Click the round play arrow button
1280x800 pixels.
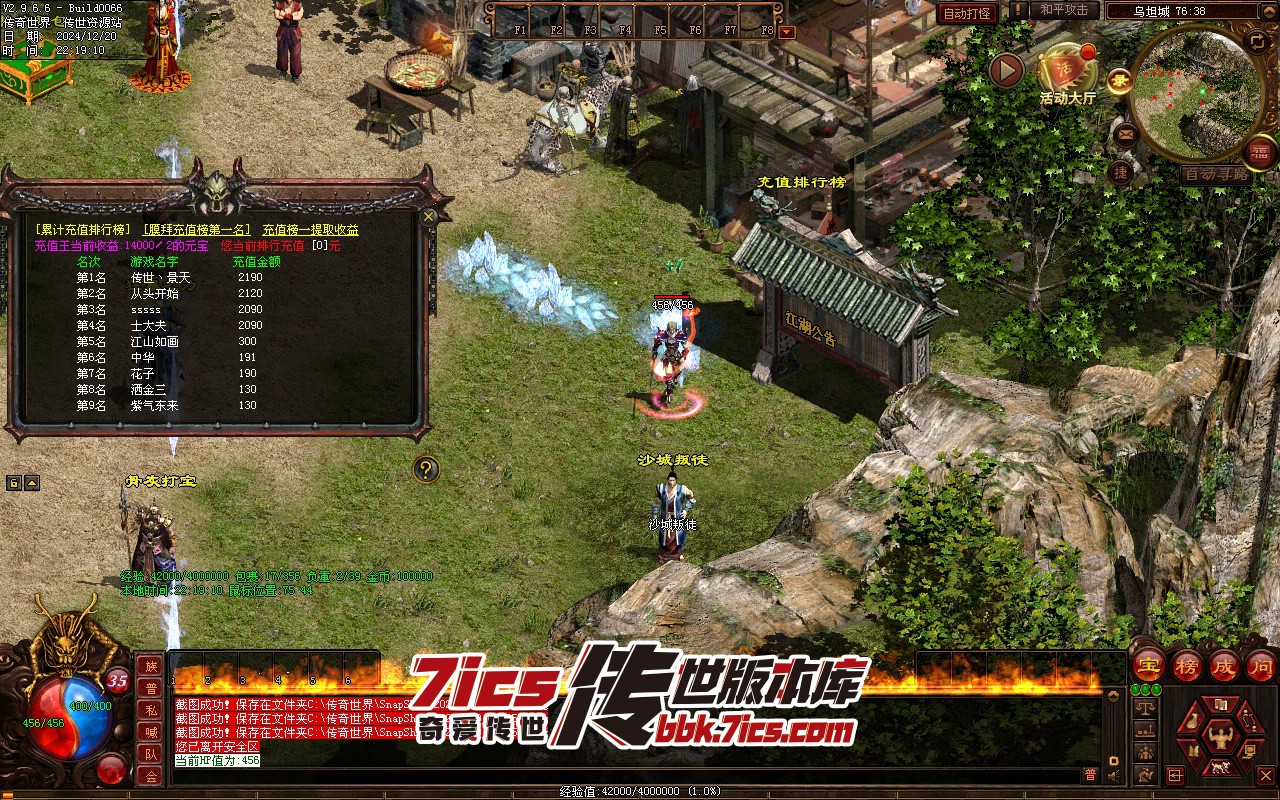click(1006, 70)
